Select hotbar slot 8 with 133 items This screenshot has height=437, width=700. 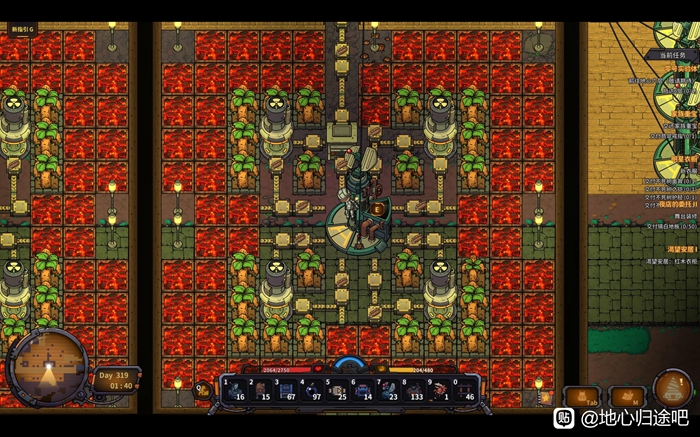[416, 389]
